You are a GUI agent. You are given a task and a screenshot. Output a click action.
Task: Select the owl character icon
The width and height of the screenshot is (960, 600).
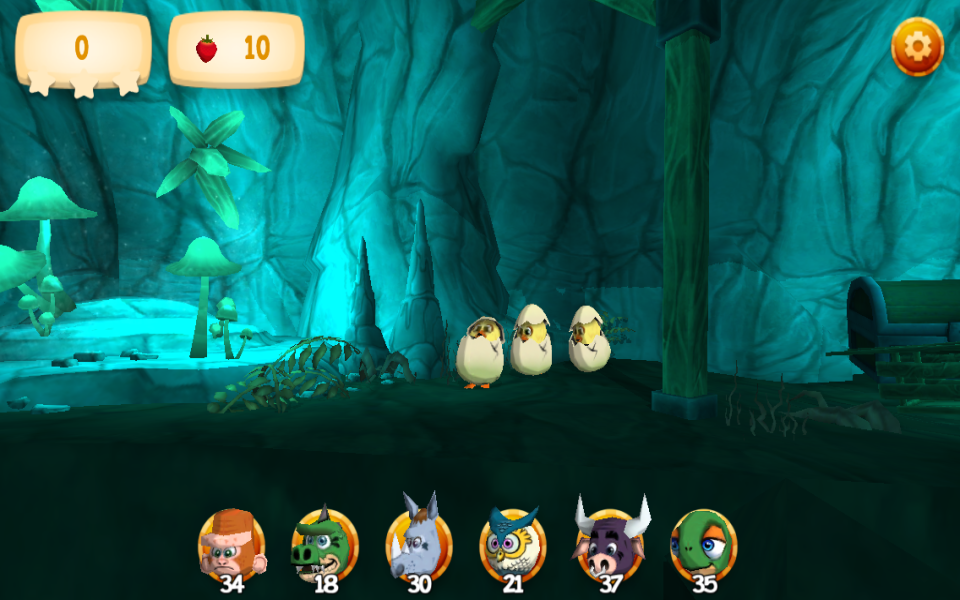[512, 545]
